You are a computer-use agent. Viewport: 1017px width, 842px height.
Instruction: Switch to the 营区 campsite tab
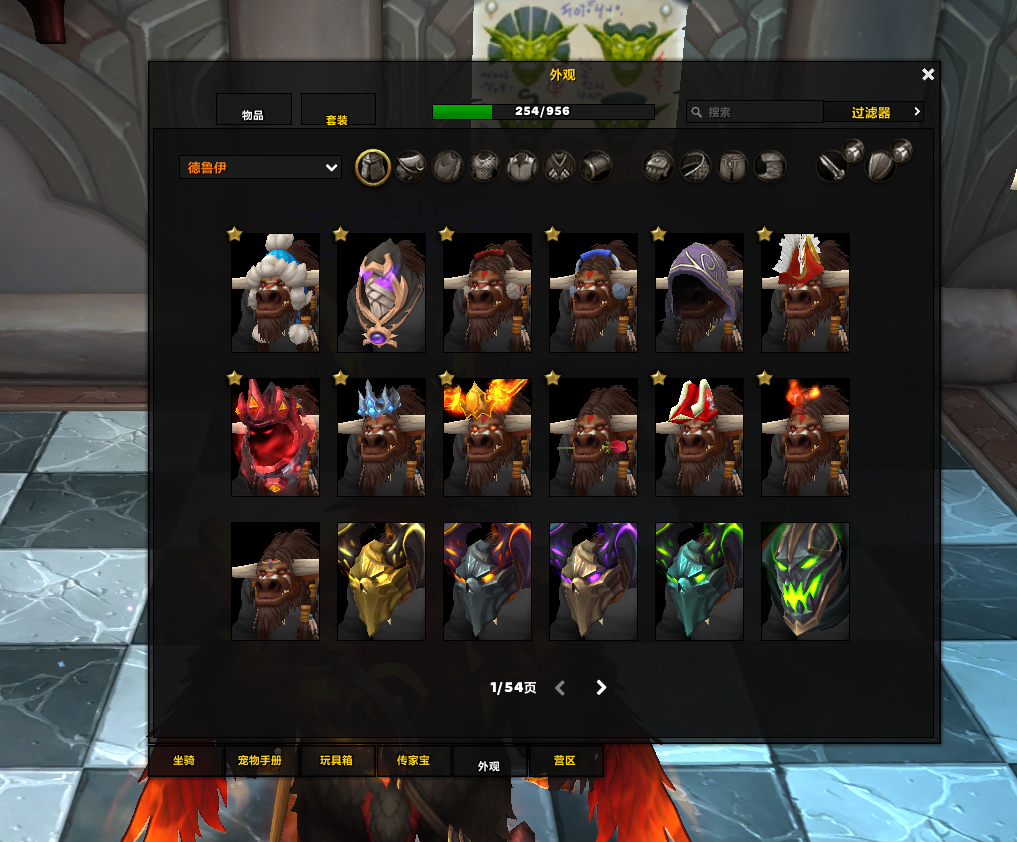565,761
